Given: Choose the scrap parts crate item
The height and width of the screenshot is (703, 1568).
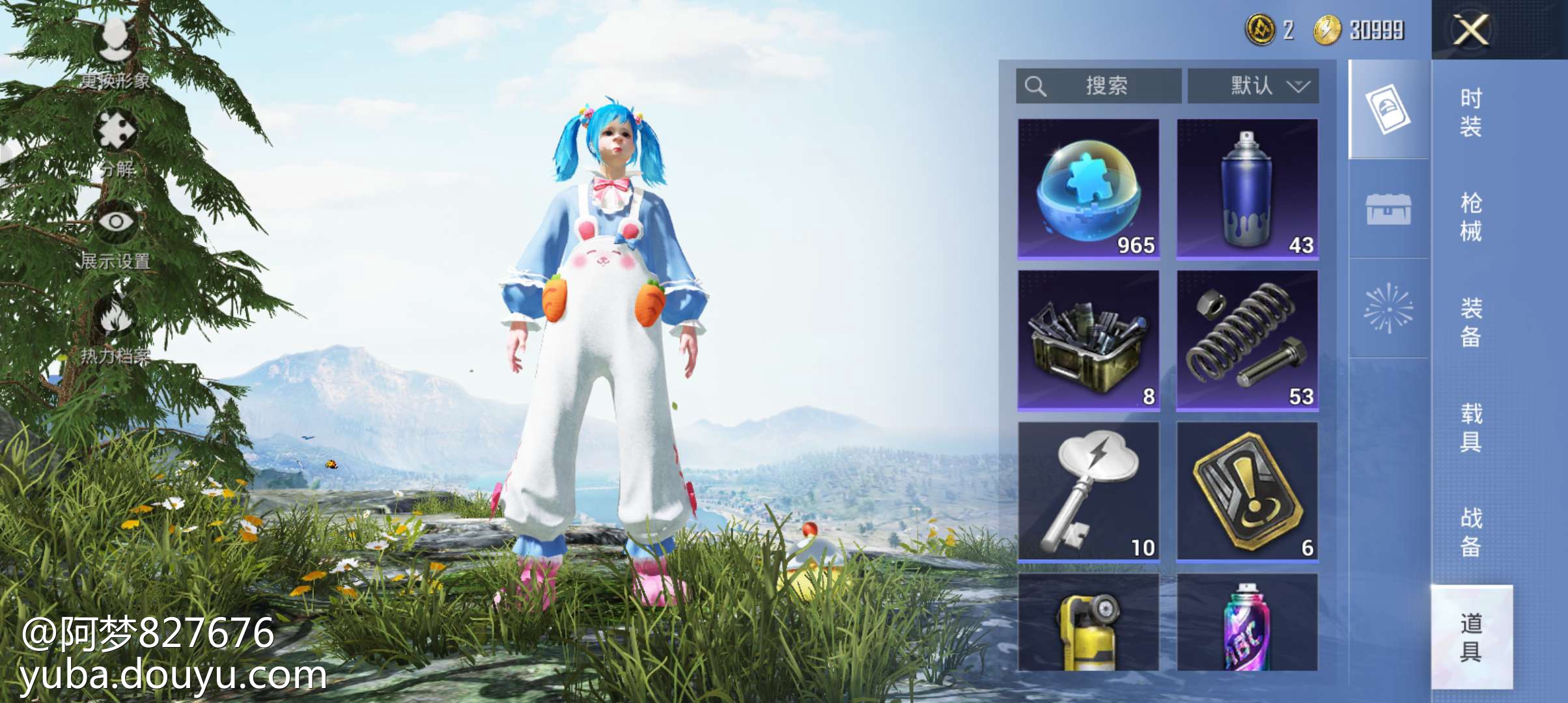Looking at the screenshot, I should pyautogui.click(x=1088, y=341).
